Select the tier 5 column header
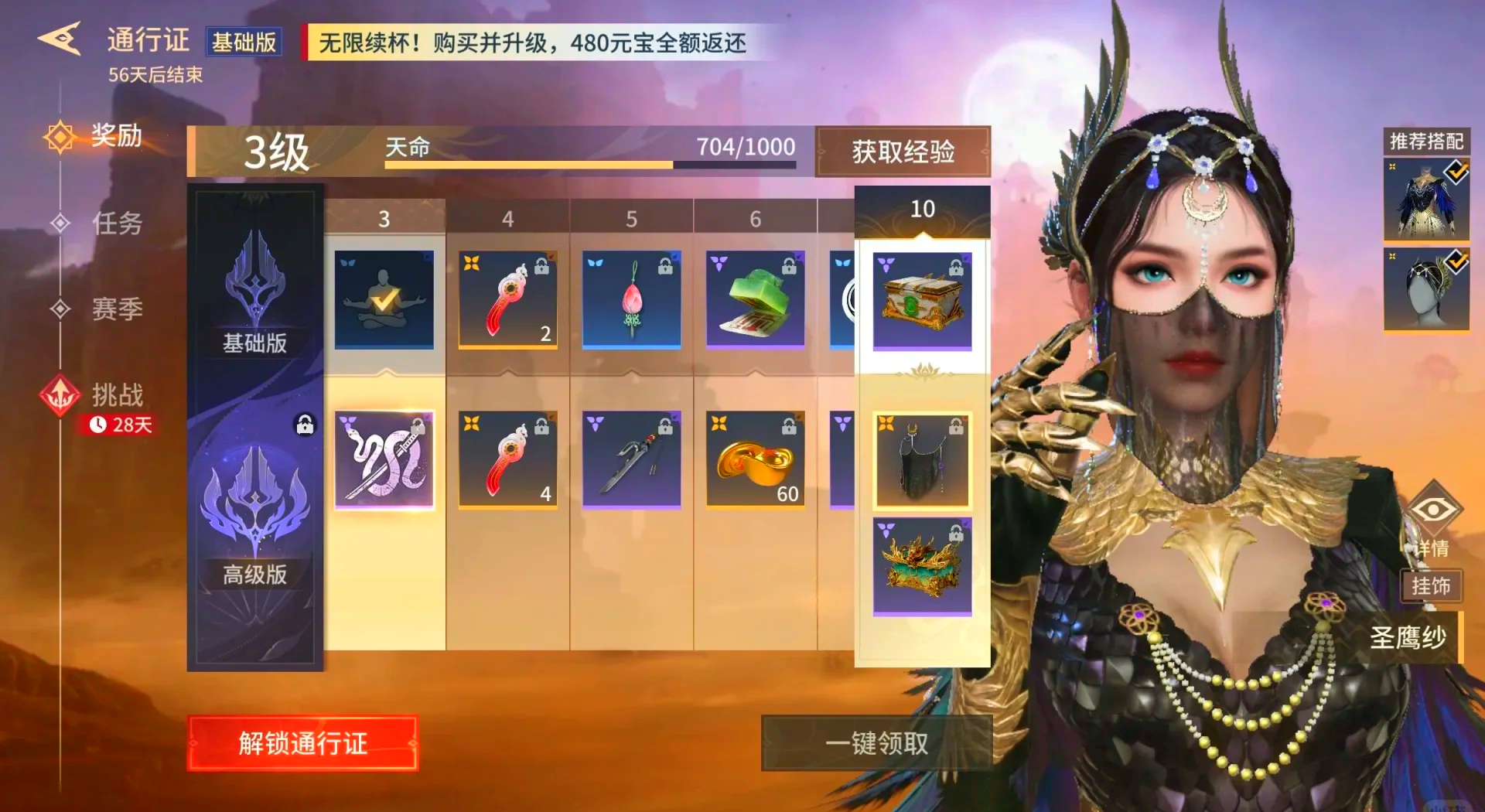This screenshot has height=812, width=1485. 631,217
